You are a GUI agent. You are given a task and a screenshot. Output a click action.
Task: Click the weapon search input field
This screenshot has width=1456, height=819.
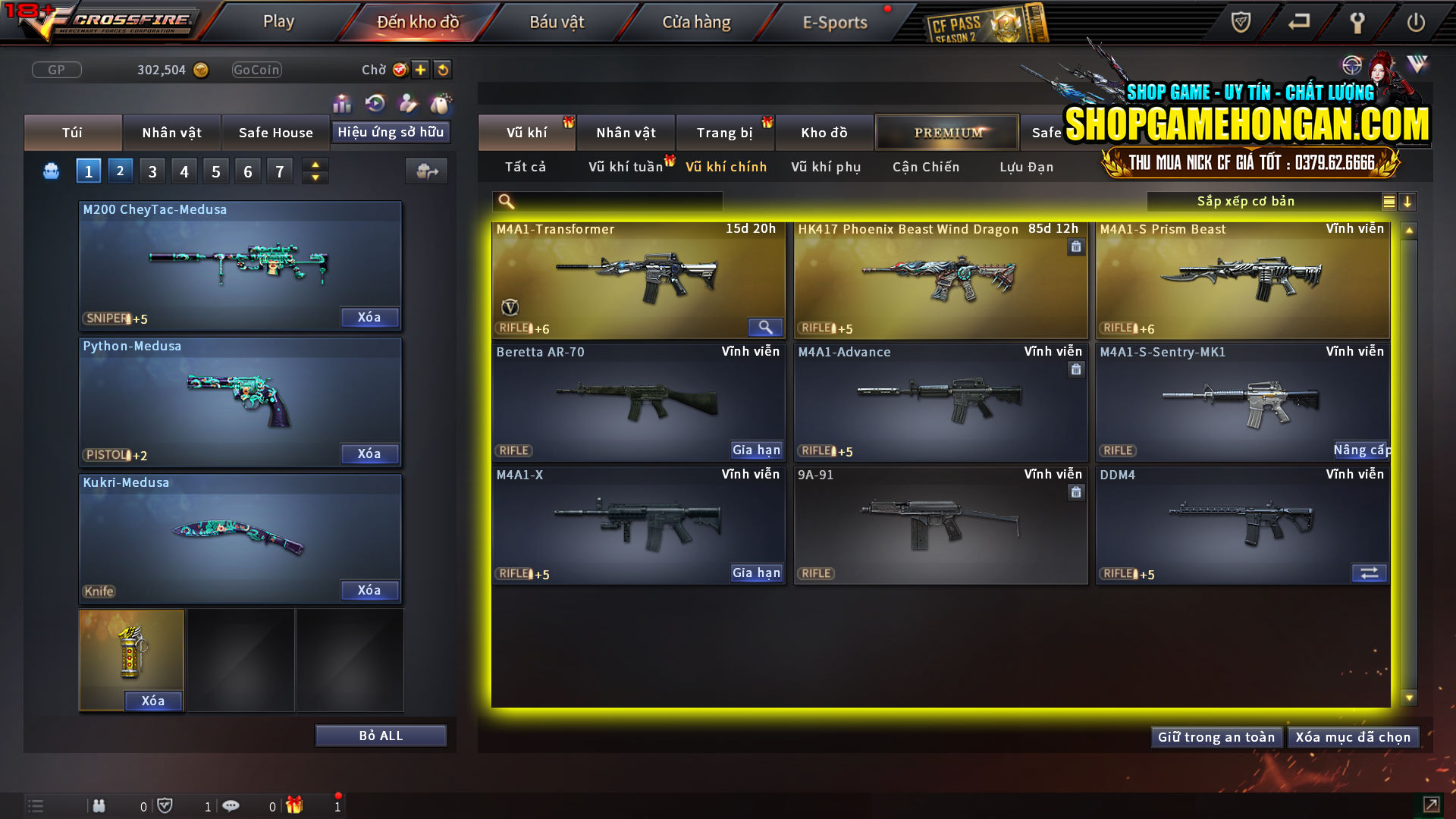pos(607,201)
